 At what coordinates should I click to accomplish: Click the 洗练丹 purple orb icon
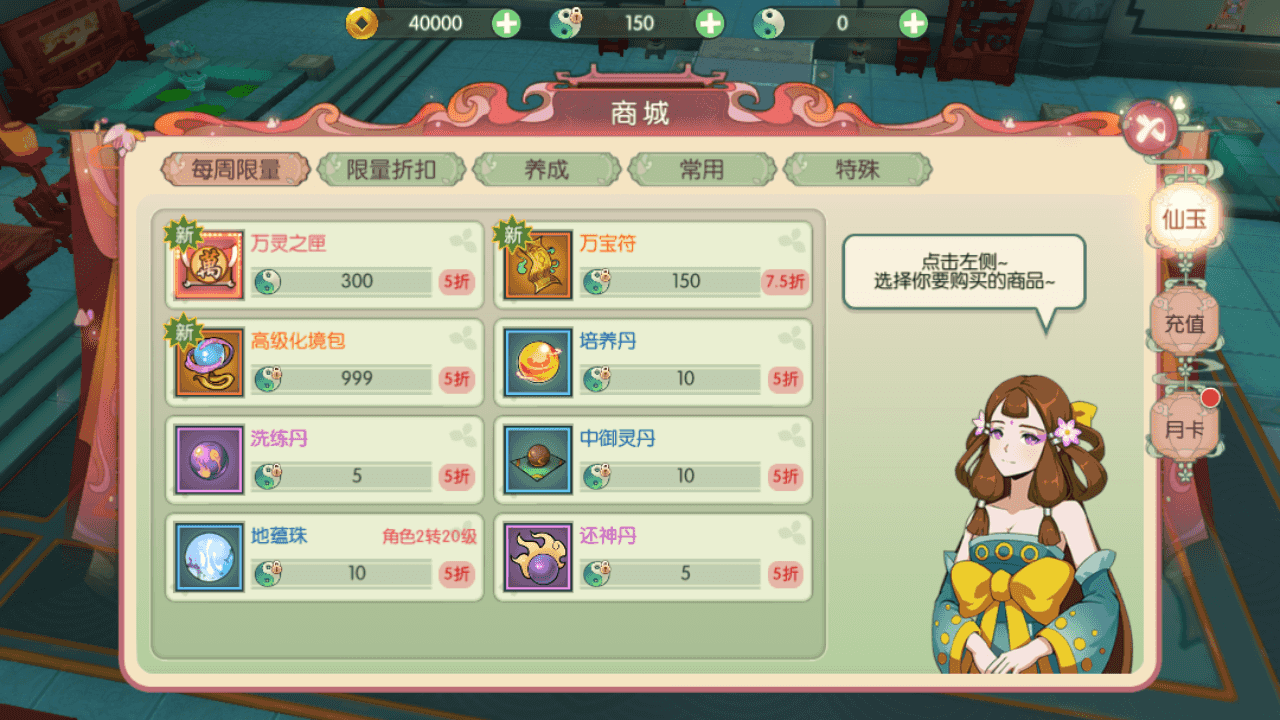208,460
